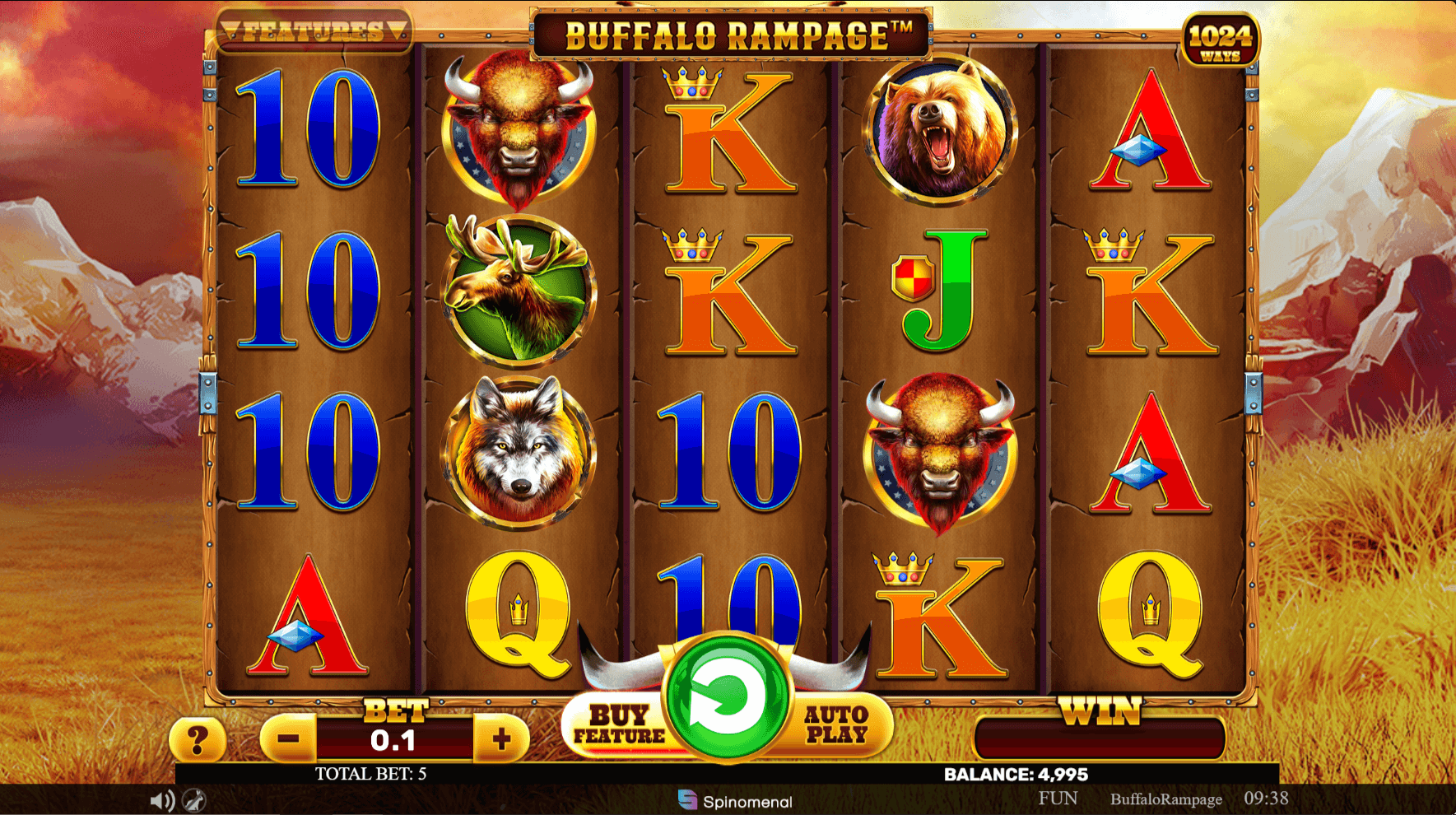Click the 1024 Ways badge

pyautogui.click(x=1223, y=35)
